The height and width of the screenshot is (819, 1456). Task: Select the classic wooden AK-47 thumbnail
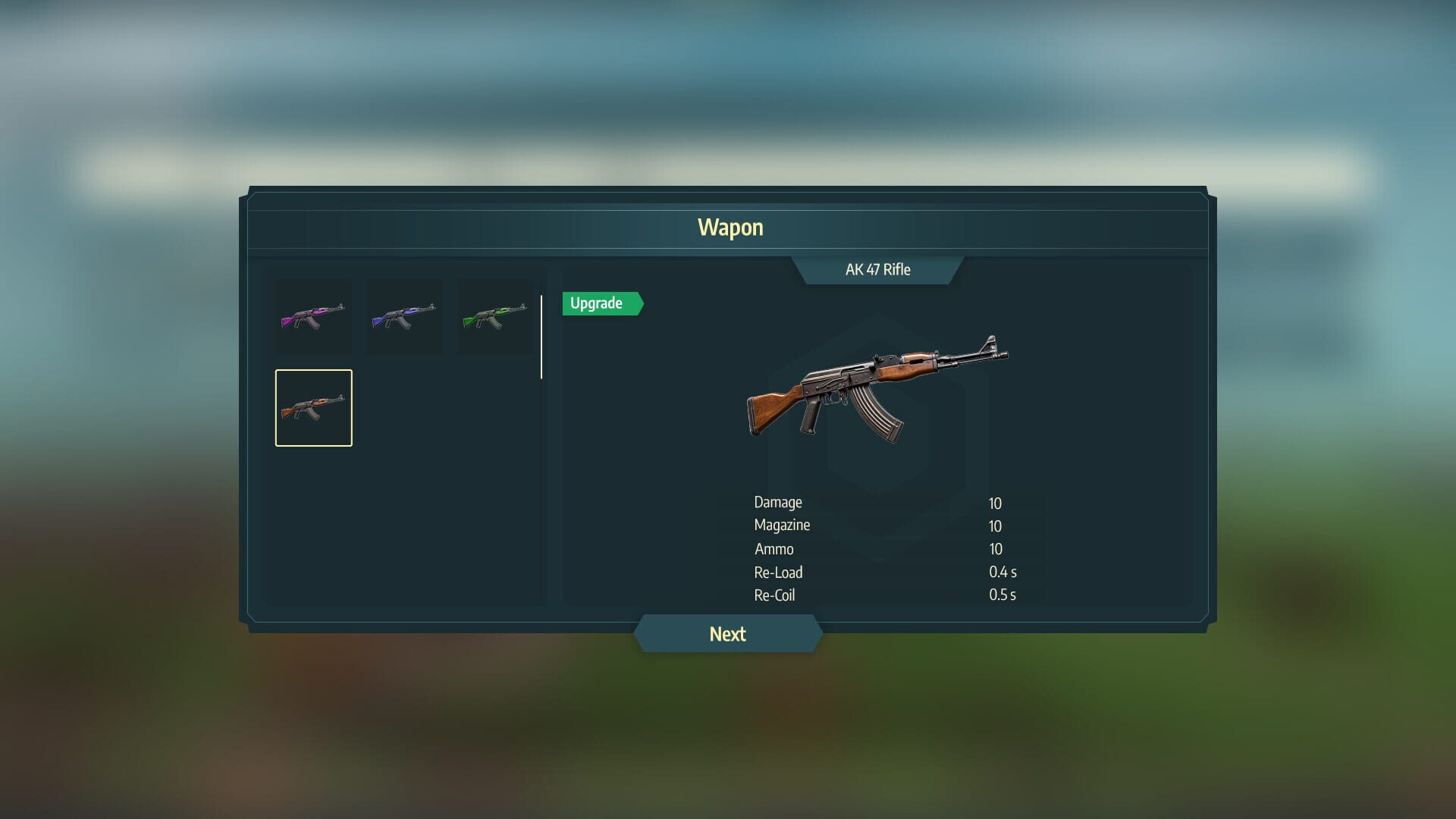pyautogui.click(x=313, y=407)
